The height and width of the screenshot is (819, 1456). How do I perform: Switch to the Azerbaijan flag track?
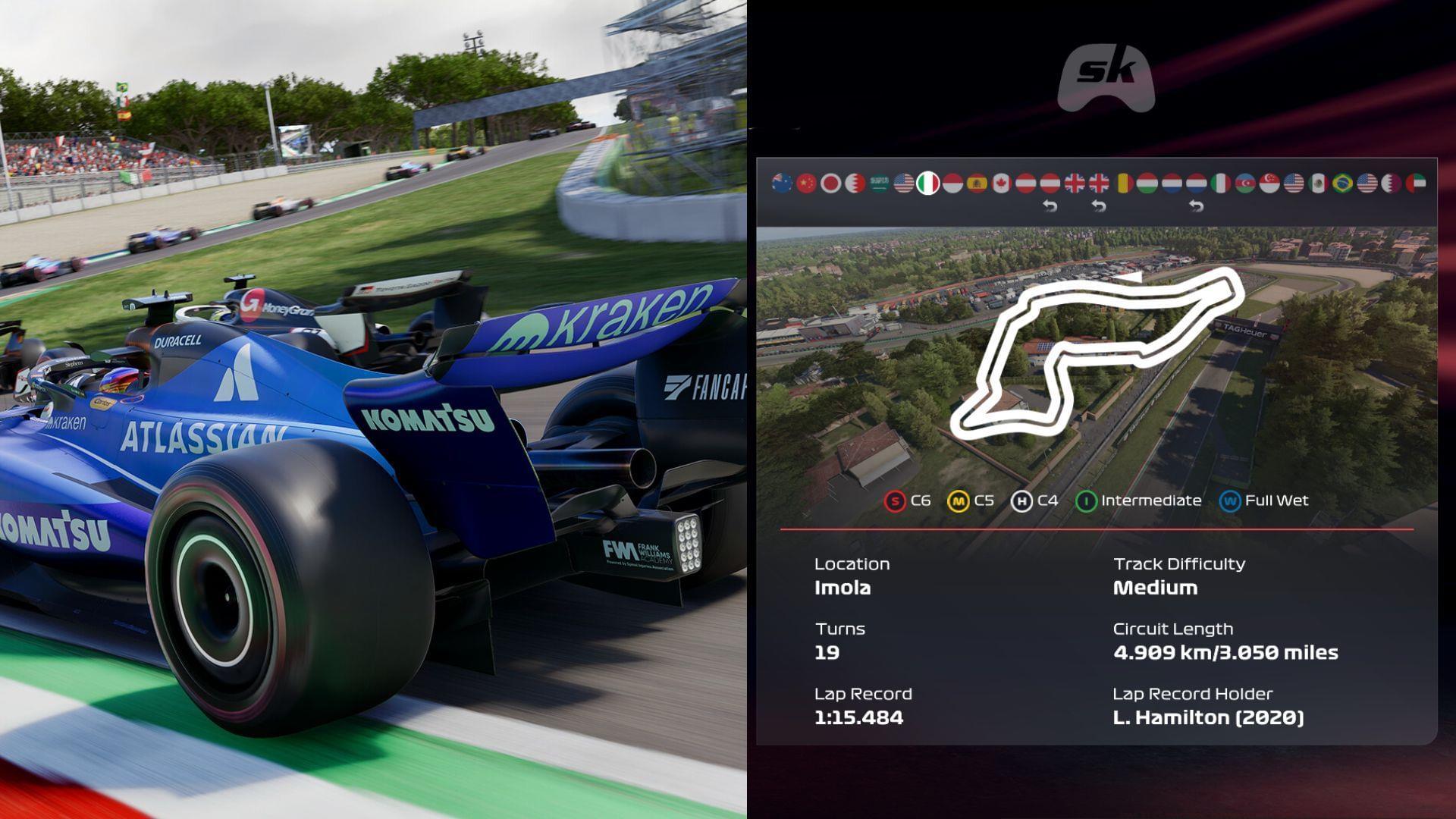[x=1245, y=183]
